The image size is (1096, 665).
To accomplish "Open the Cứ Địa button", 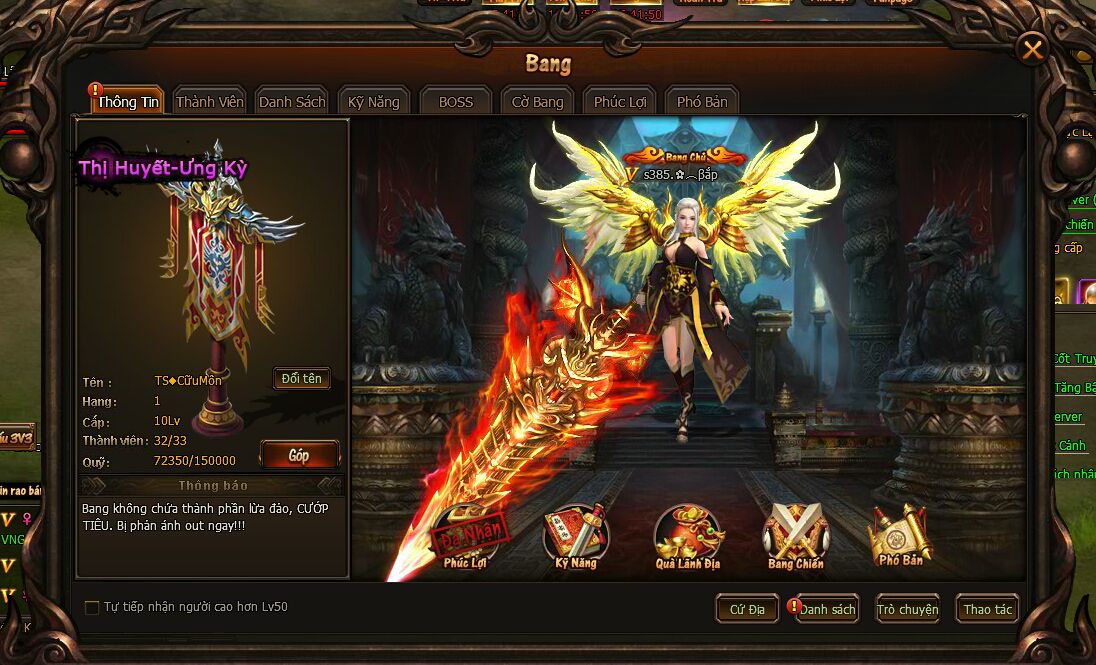I will [747, 609].
